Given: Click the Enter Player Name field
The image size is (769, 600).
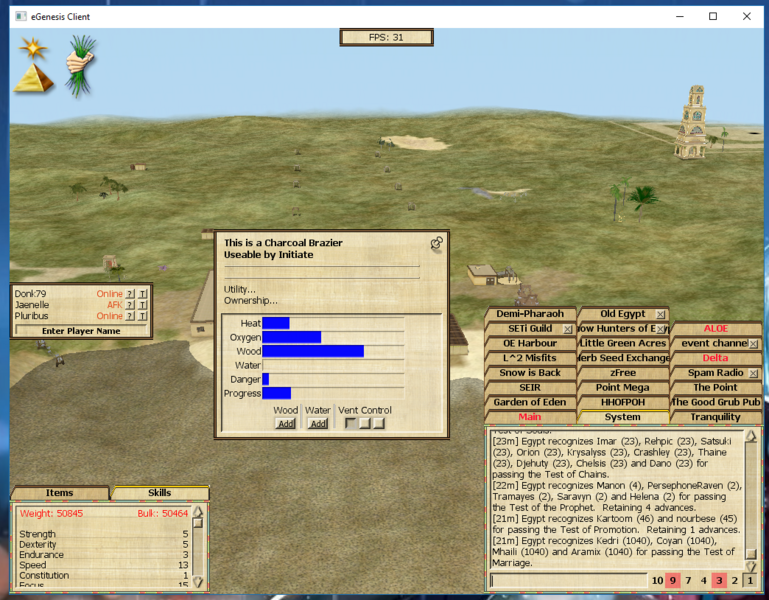Looking at the screenshot, I should click(81, 330).
